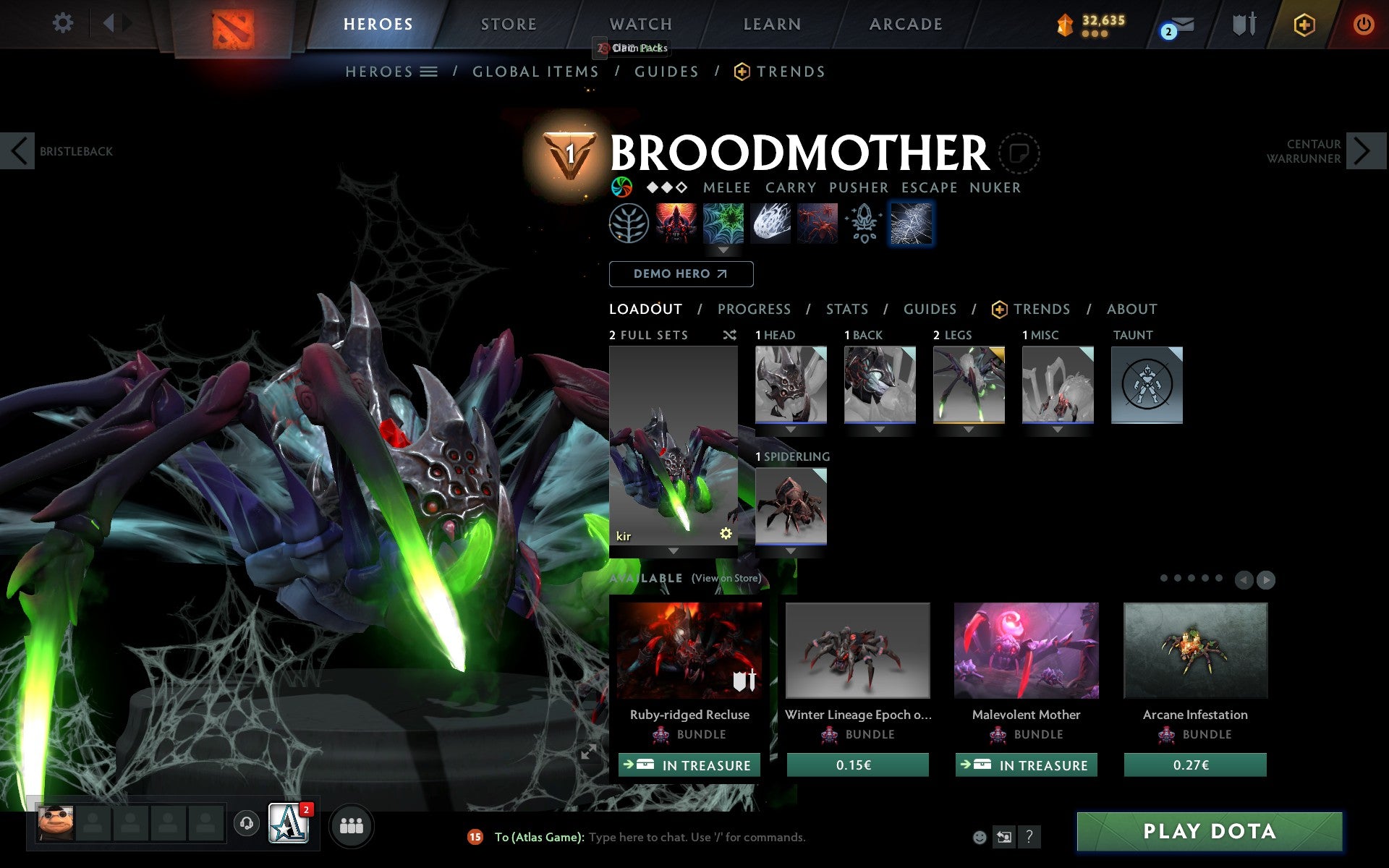
Task: Select the Spin Web ability icon
Action: click(x=723, y=224)
